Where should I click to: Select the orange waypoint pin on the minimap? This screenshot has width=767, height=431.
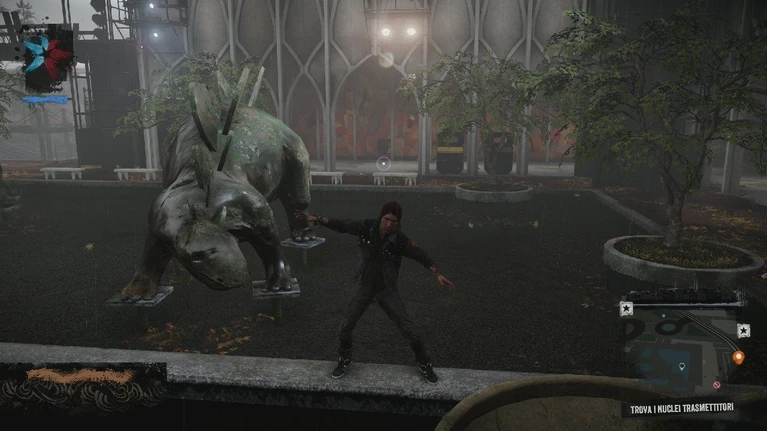tap(738, 357)
